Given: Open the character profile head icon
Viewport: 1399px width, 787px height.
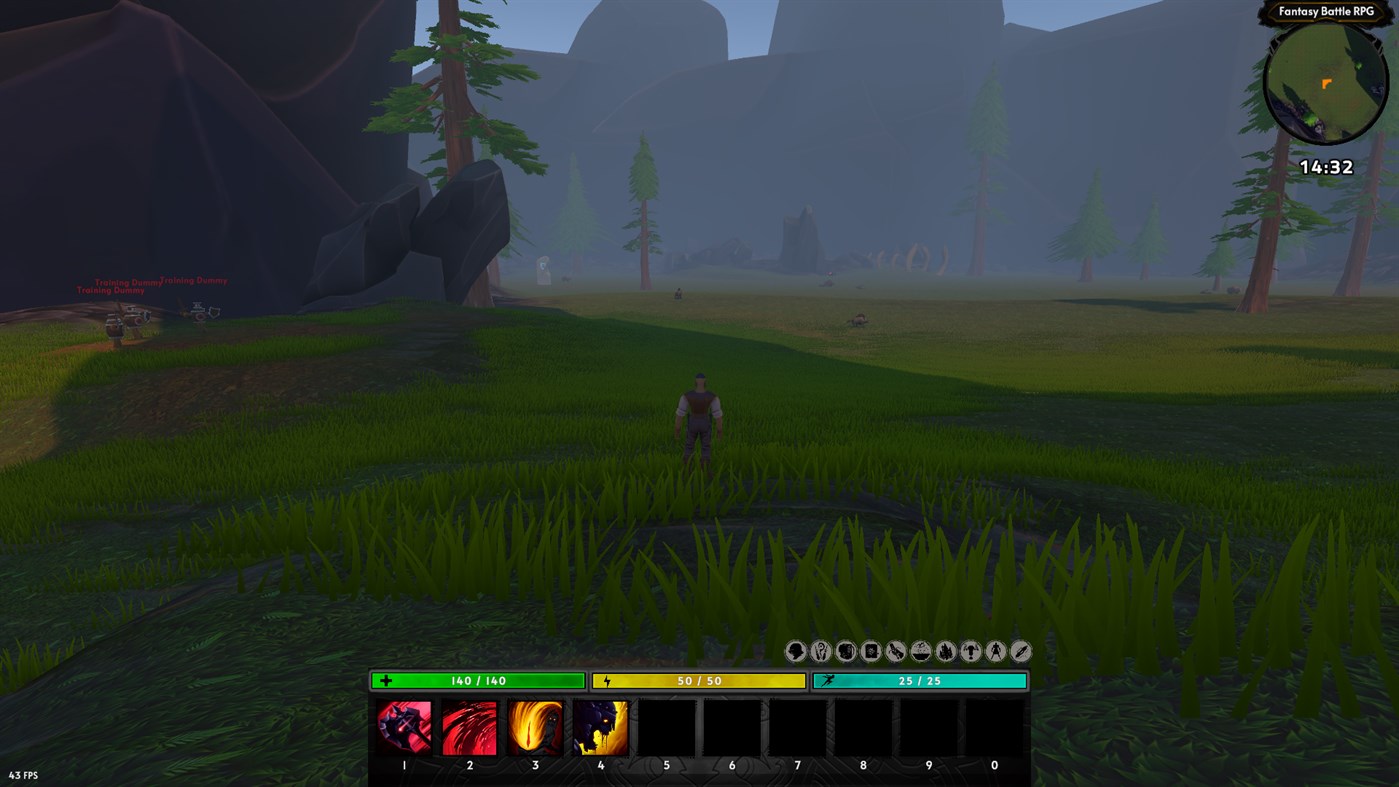Looking at the screenshot, I should pos(793,650).
